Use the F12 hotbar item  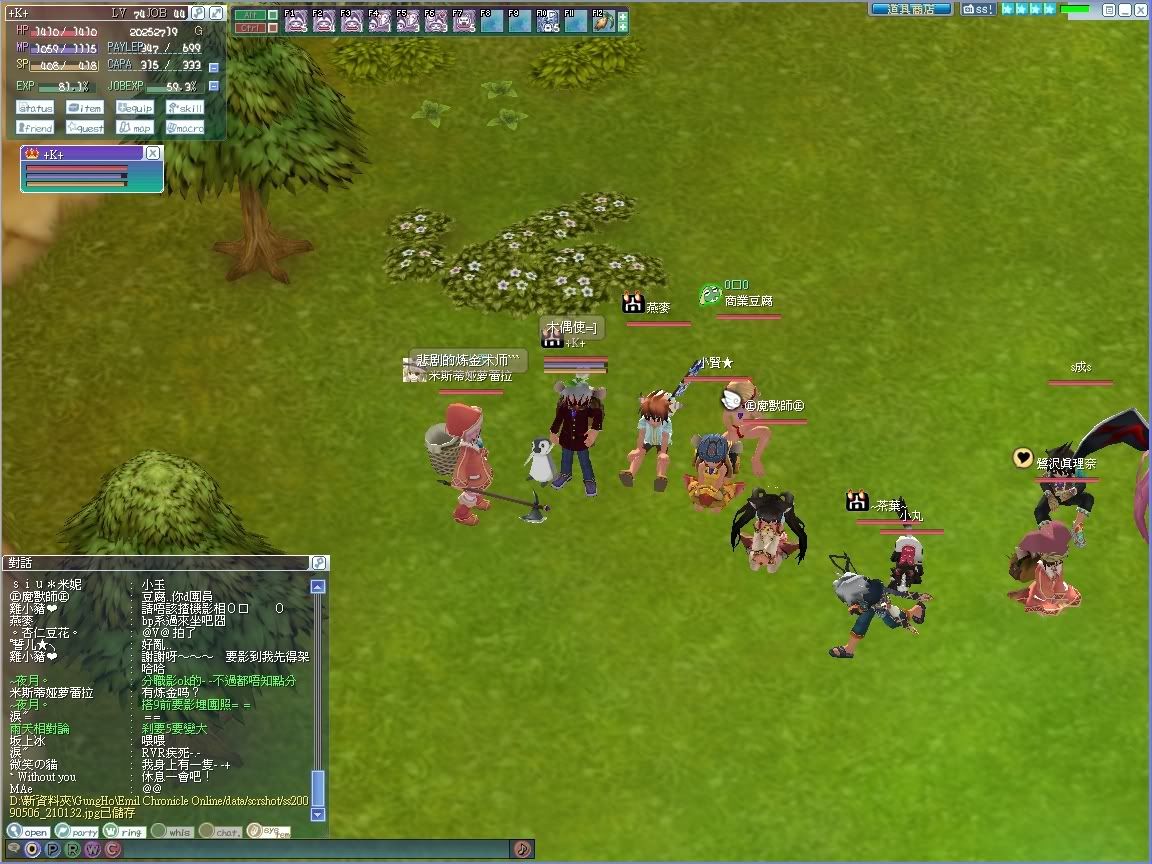coord(603,21)
